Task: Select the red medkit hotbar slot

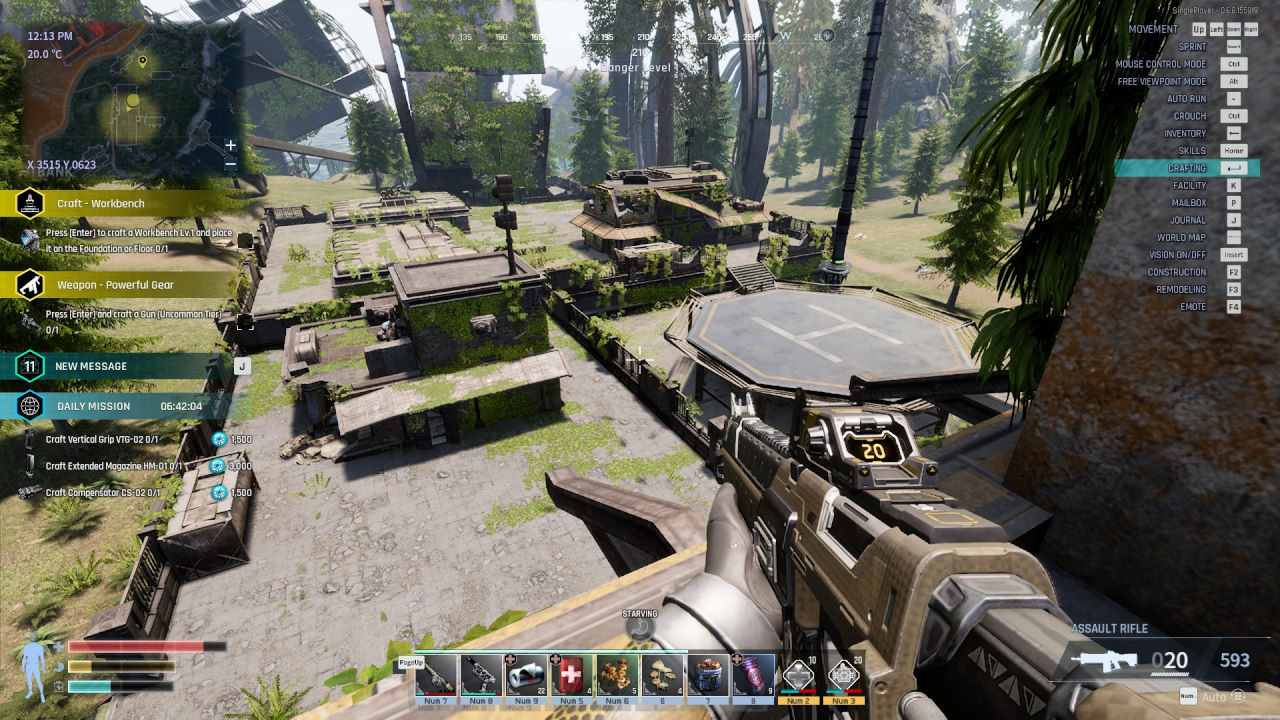Action: pos(569,675)
